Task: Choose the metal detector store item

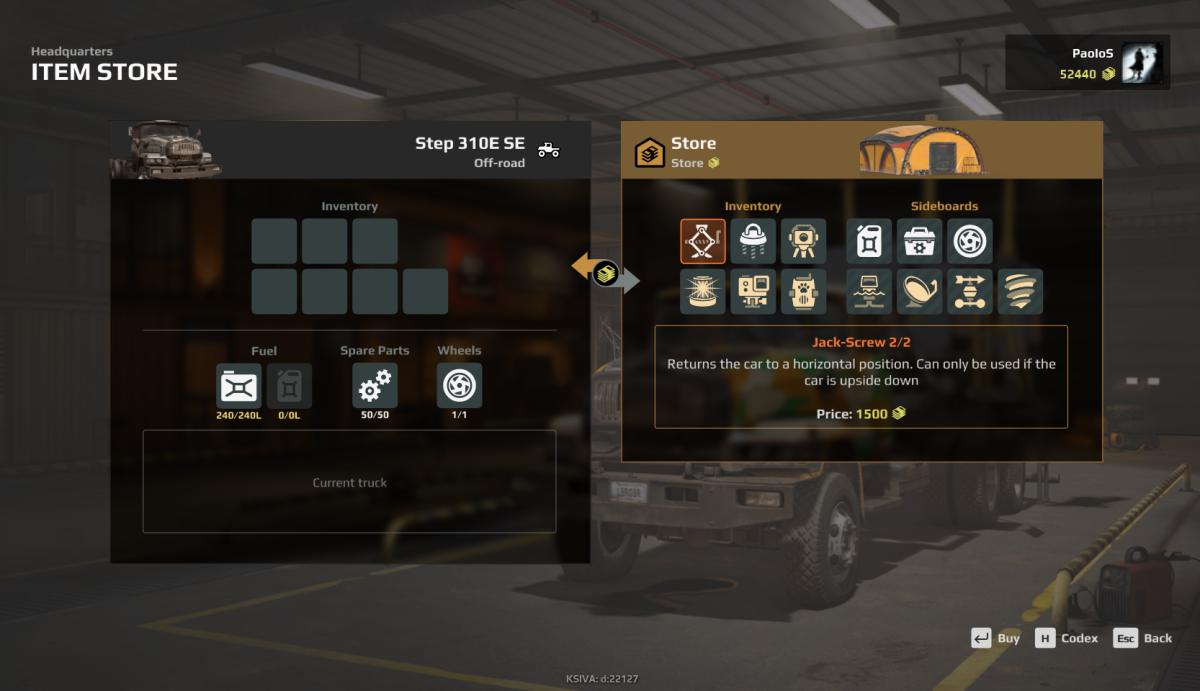Action: click(753, 241)
